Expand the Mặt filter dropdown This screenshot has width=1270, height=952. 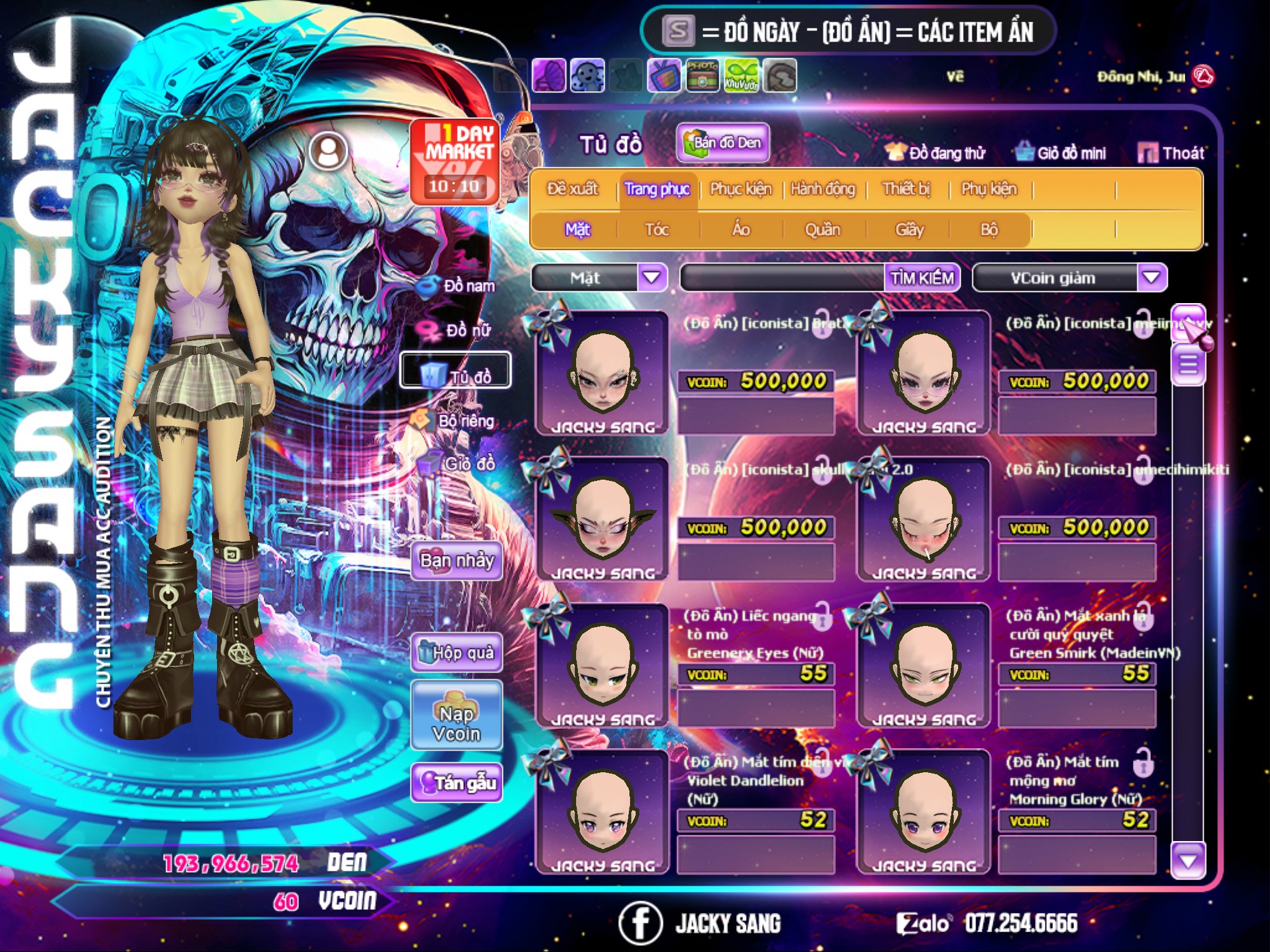(652, 278)
